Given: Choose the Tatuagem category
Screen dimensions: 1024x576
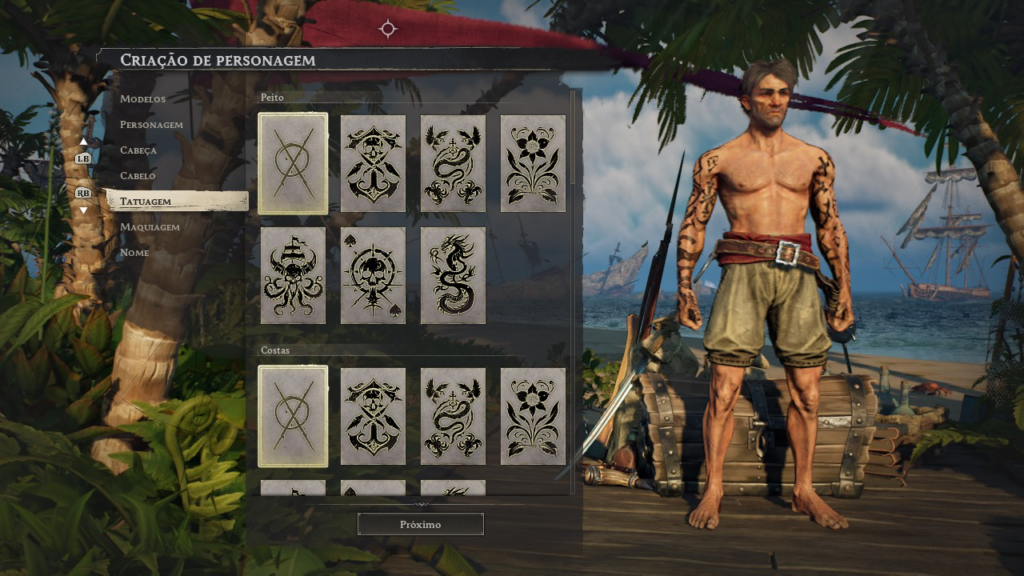Looking at the screenshot, I should [146, 201].
